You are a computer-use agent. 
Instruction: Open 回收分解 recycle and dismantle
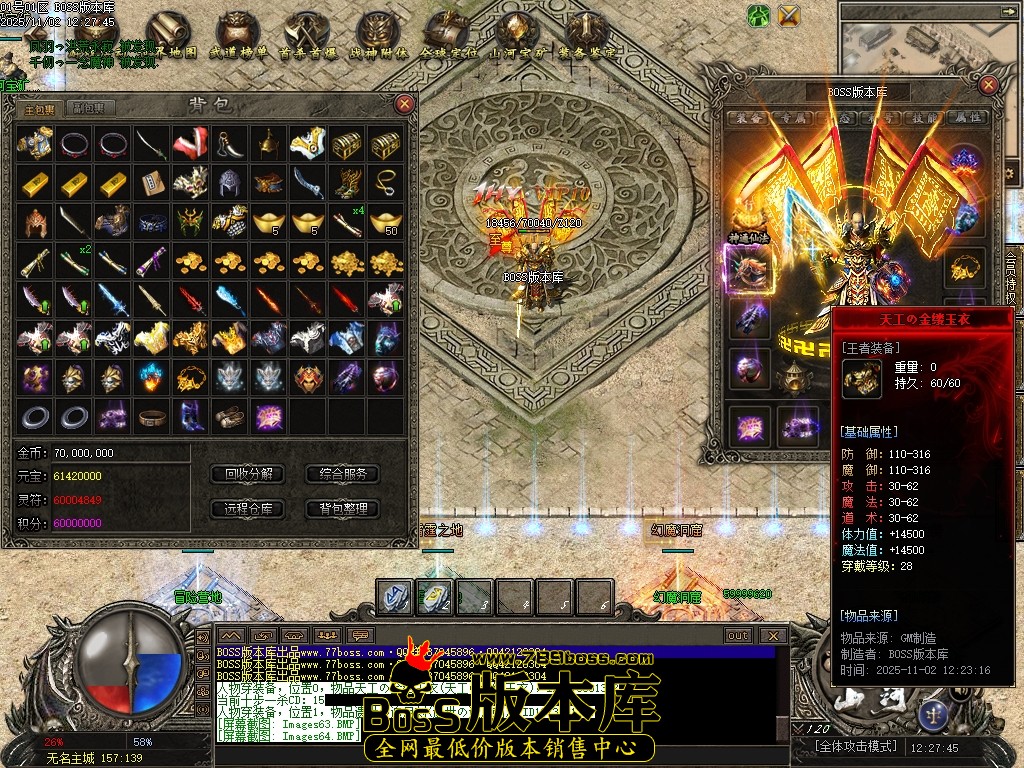tap(248, 474)
